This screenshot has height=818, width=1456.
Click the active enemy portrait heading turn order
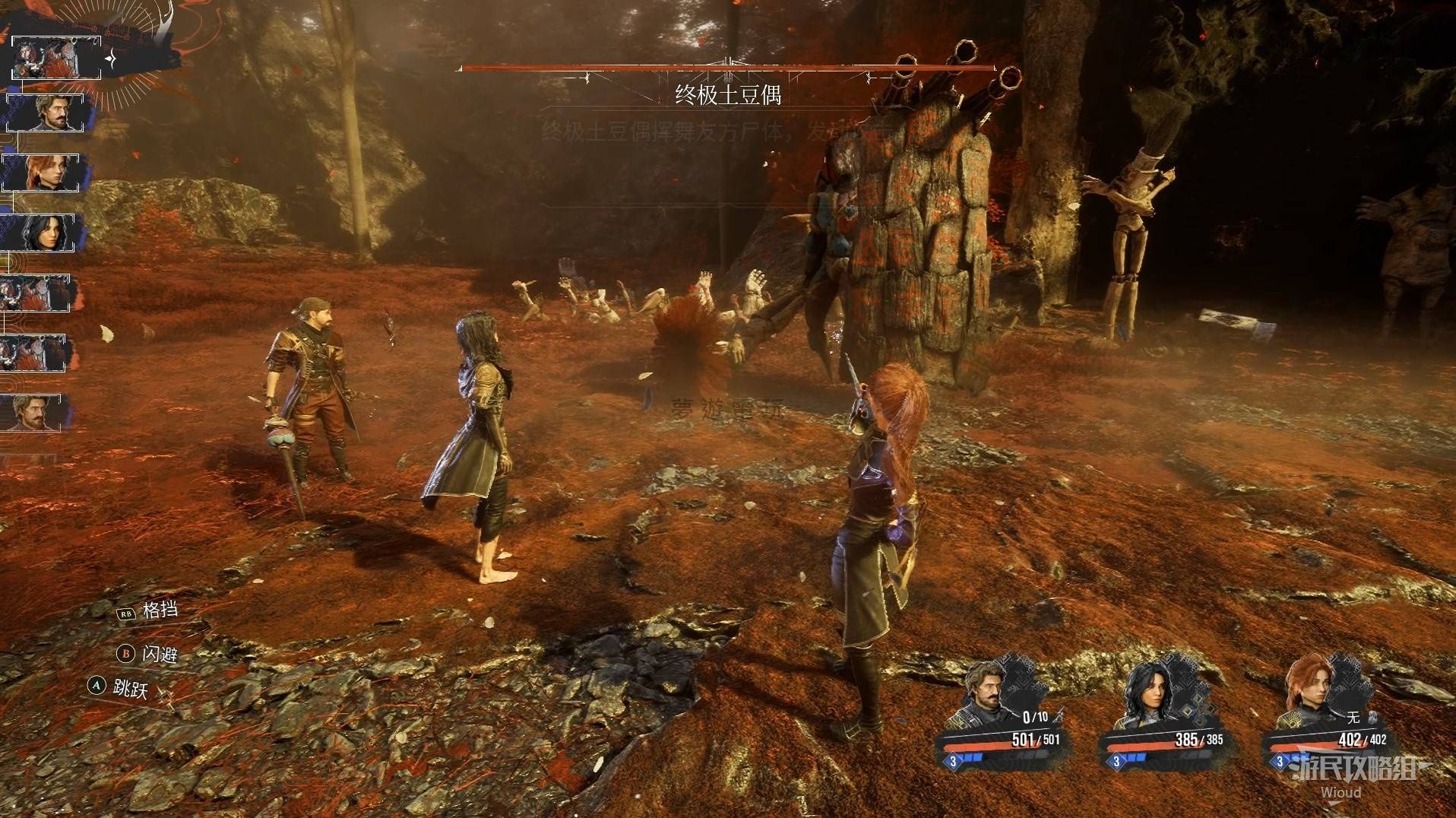55,58
